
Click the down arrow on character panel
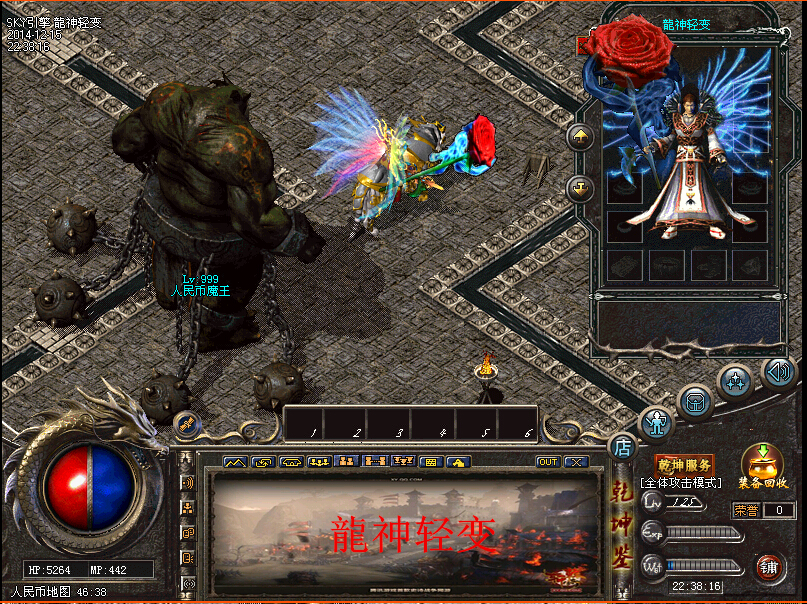pos(579,186)
